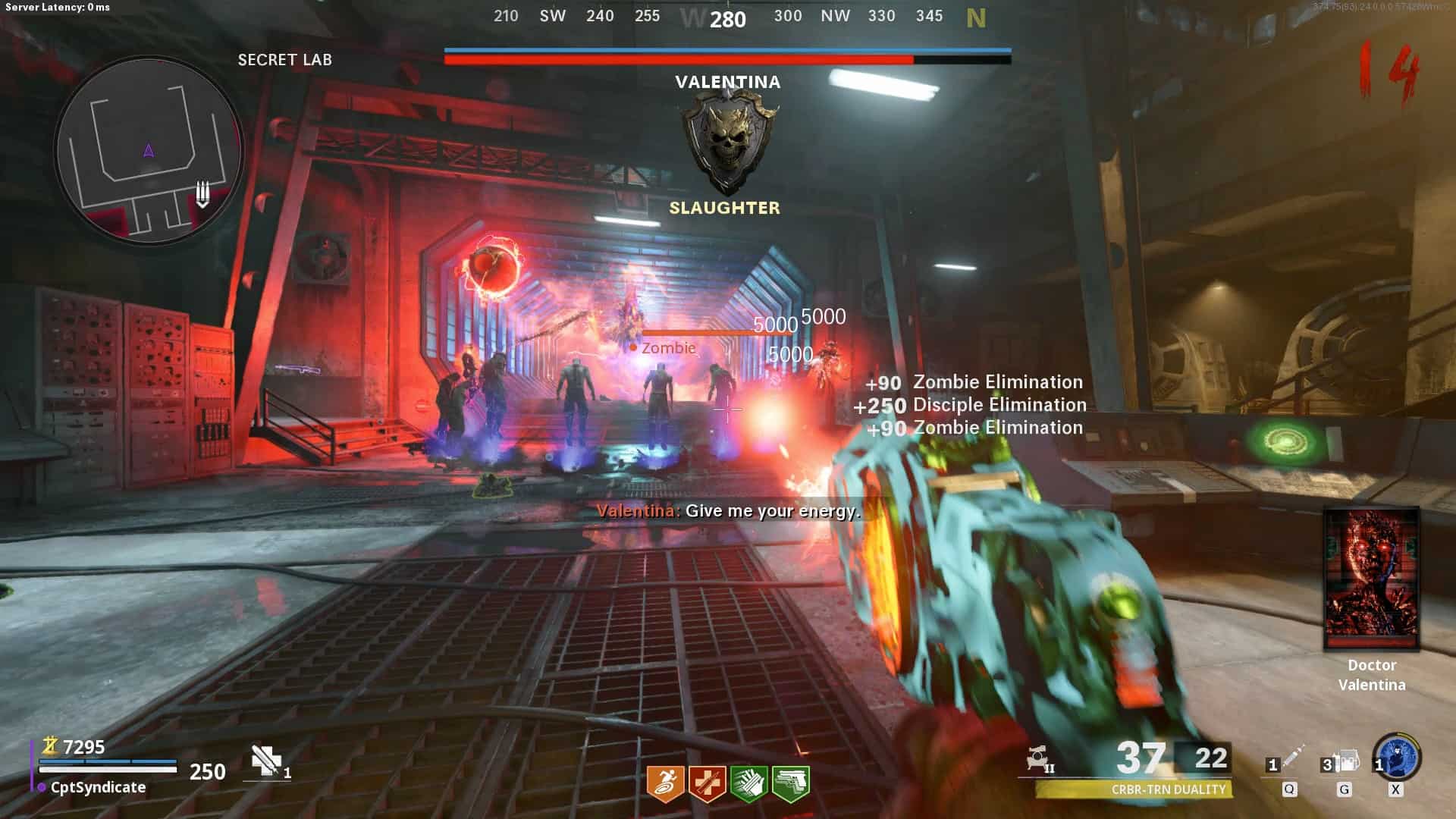The height and width of the screenshot is (819, 1456).
Task: Click the self-revive kit icon
Action: (x=267, y=761)
